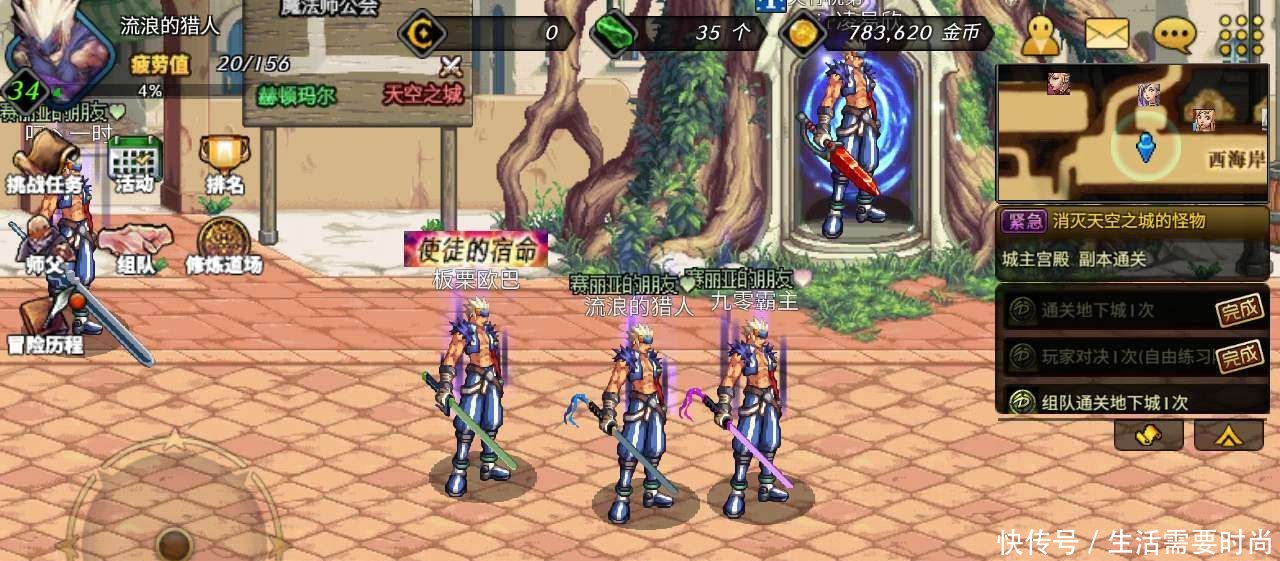This screenshot has width=1280, height=561.
Task: Click the 西海岸 minimap
Action: [1132, 133]
